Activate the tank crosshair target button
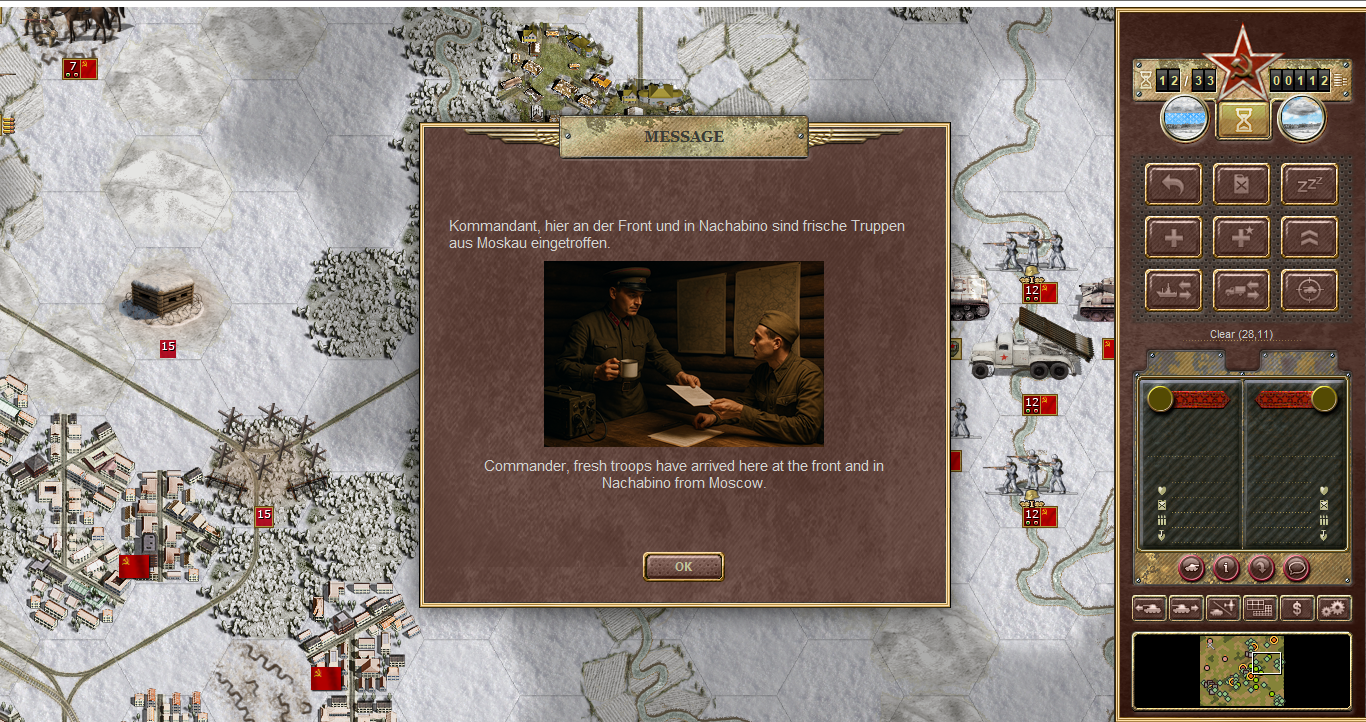The height and width of the screenshot is (722, 1366). click(x=1309, y=290)
